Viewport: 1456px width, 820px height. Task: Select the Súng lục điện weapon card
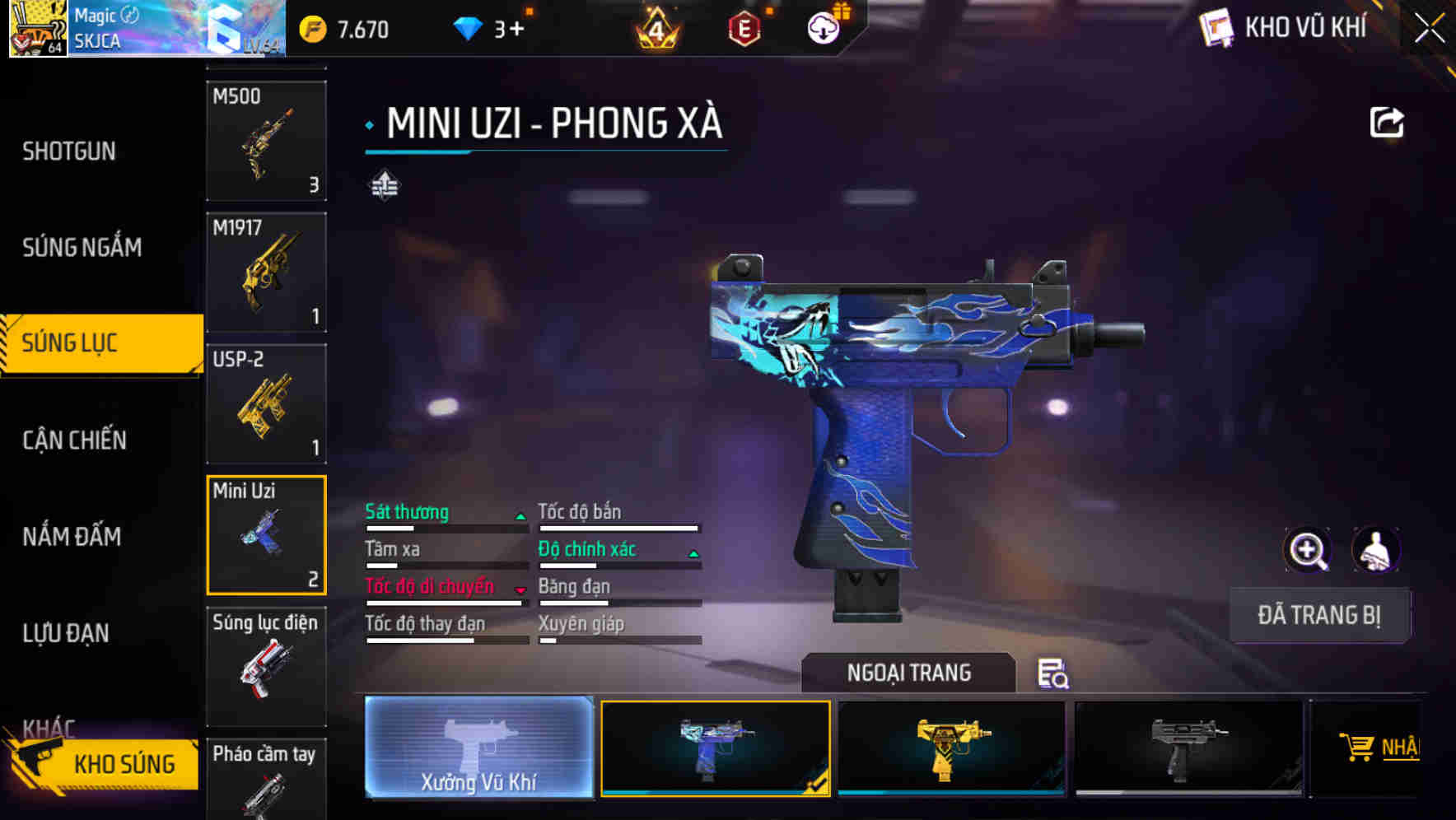click(x=266, y=667)
